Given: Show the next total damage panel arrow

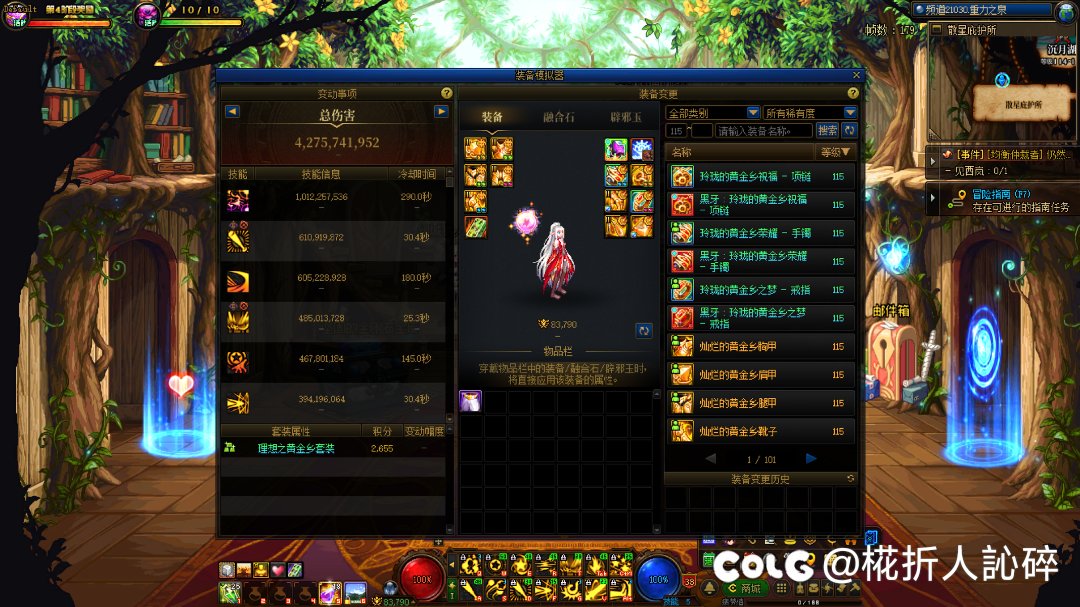Looking at the screenshot, I should (441, 111).
